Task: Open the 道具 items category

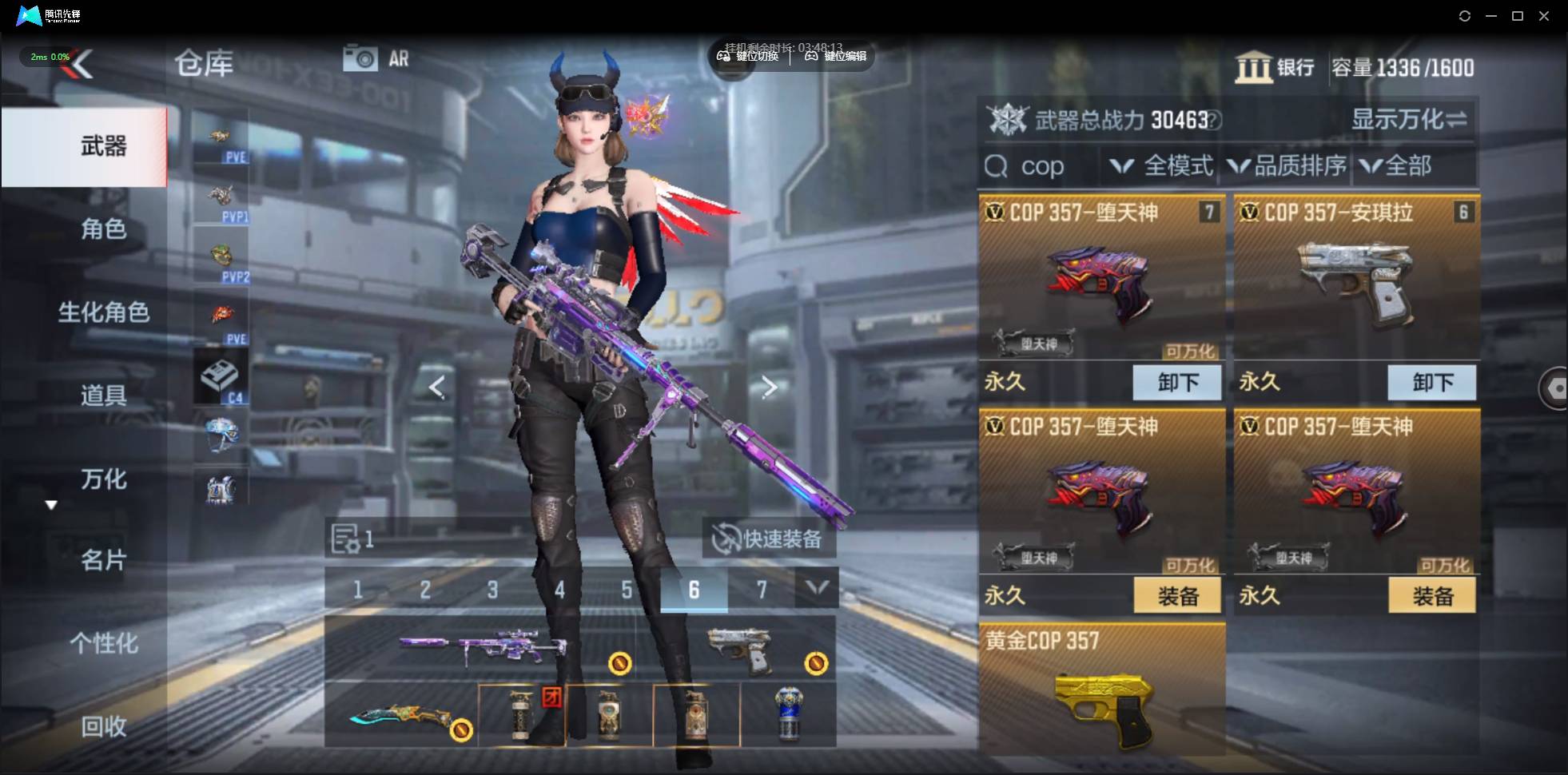Action: click(103, 395)
